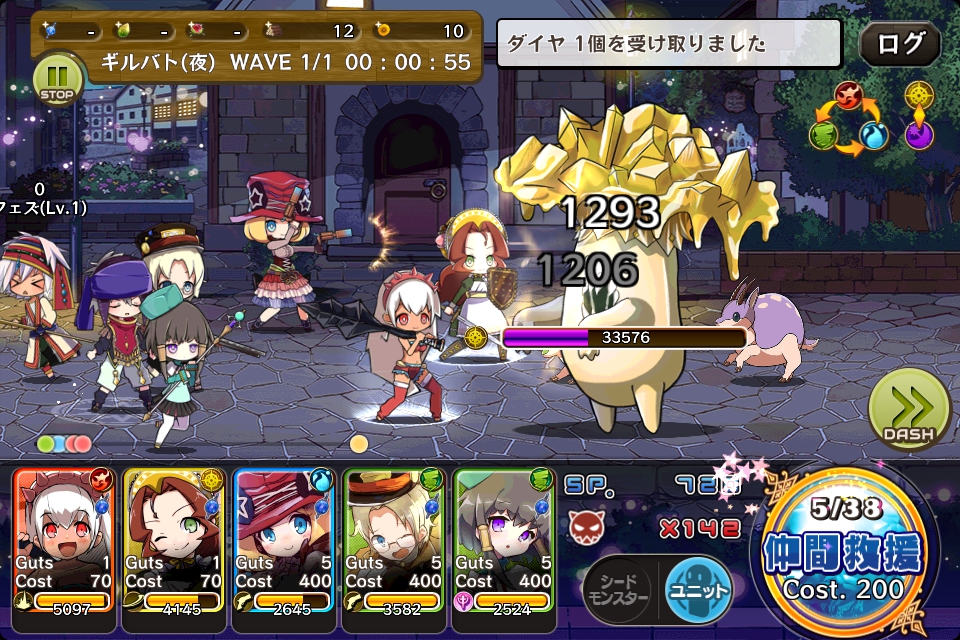Screen dimensions: 960x640
Task: Select the purple-eyed gray-haired unit card
Action: click(x=504, y=540)
